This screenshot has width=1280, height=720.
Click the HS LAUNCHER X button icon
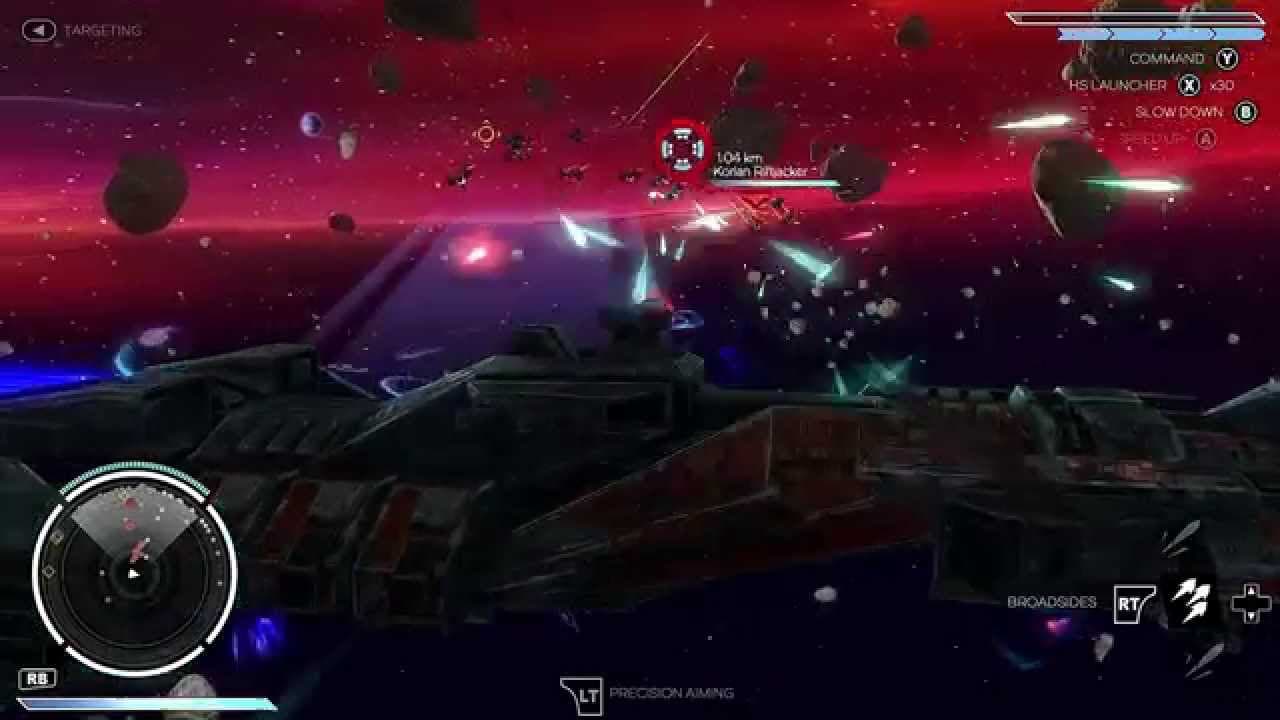[x=1189, y=86]
